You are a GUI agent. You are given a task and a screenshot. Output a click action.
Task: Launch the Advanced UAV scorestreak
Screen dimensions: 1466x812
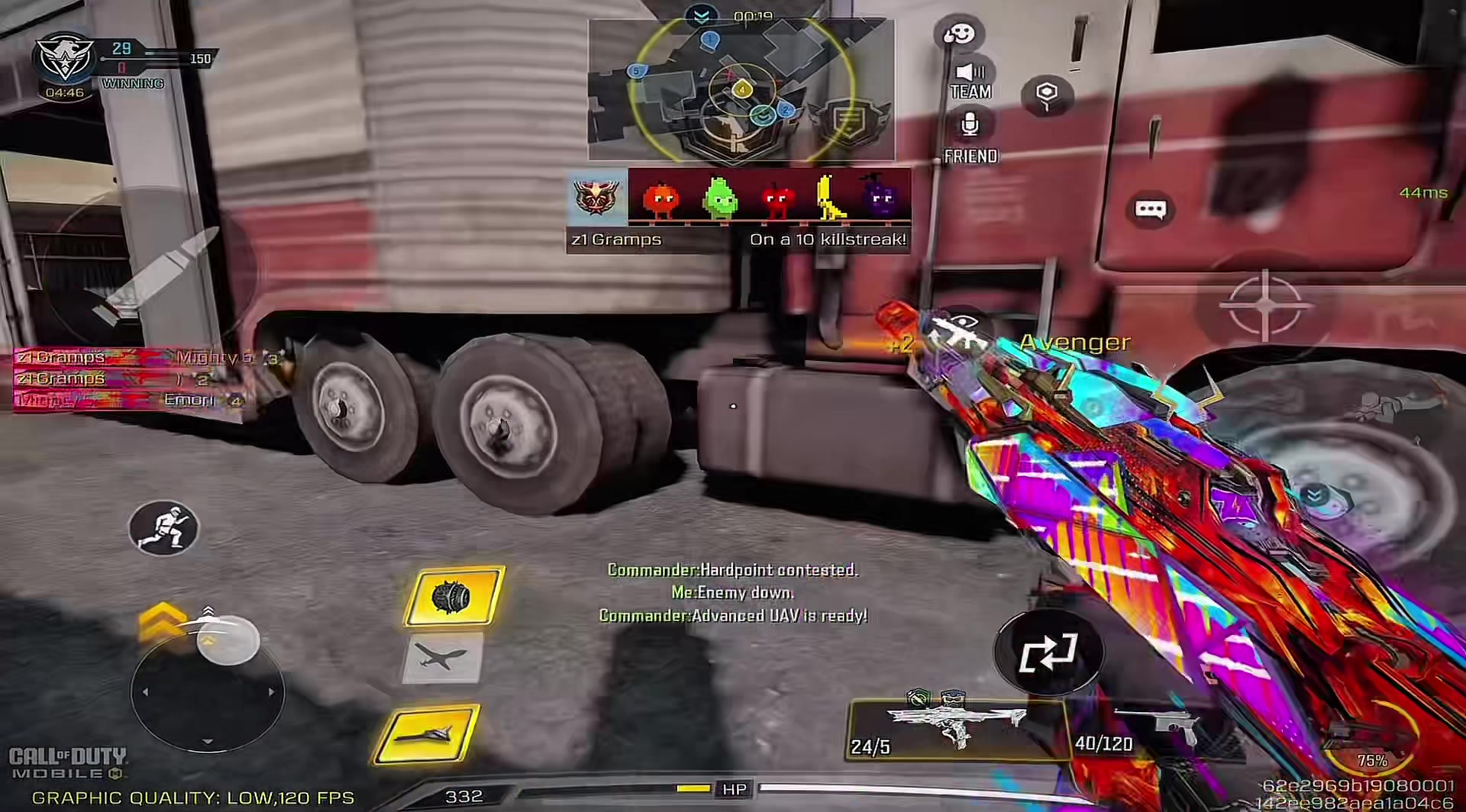(x=428, y=733)
